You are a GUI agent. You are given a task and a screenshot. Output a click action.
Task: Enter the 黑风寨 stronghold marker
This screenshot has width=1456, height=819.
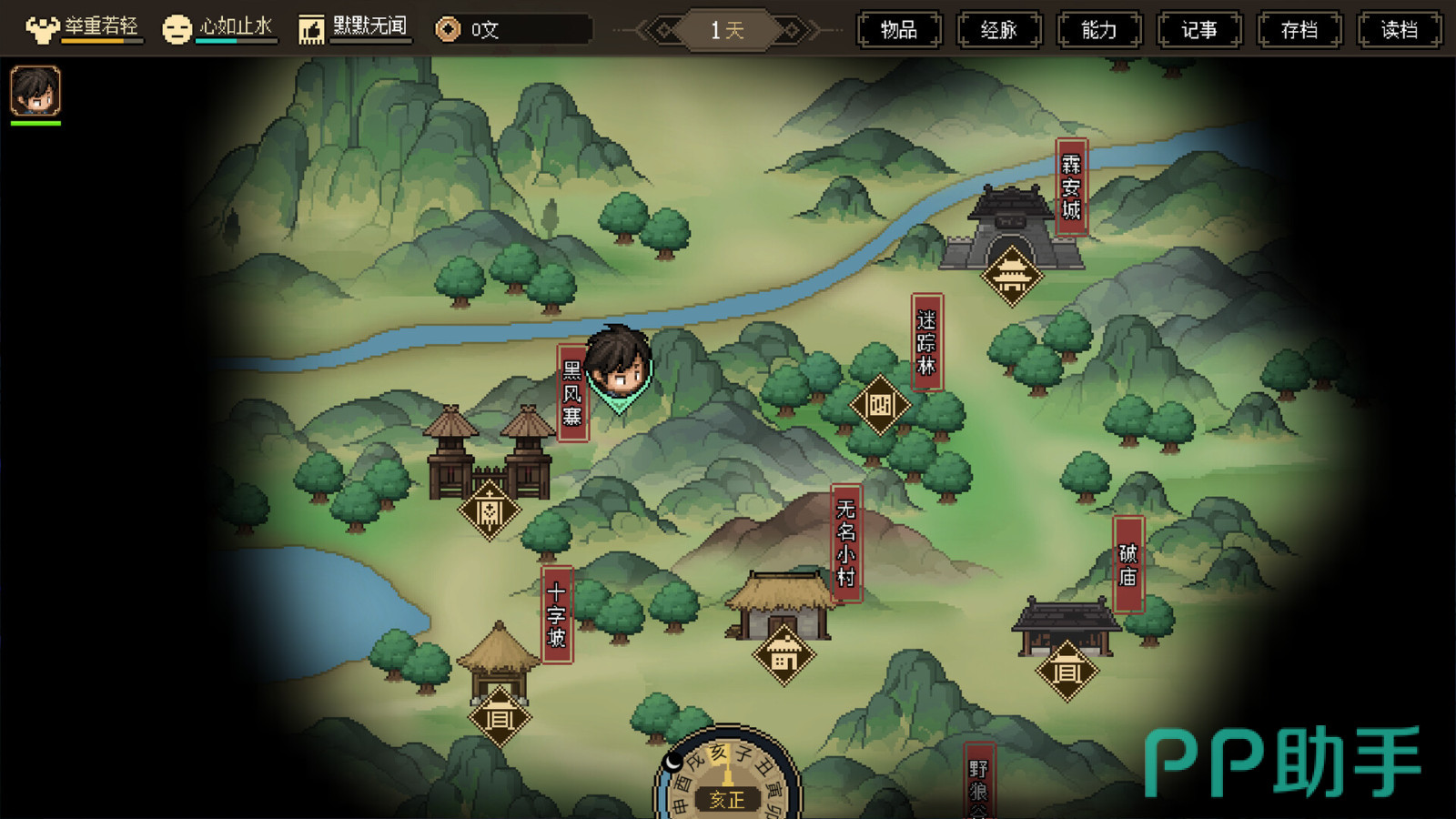click(490, 511)
